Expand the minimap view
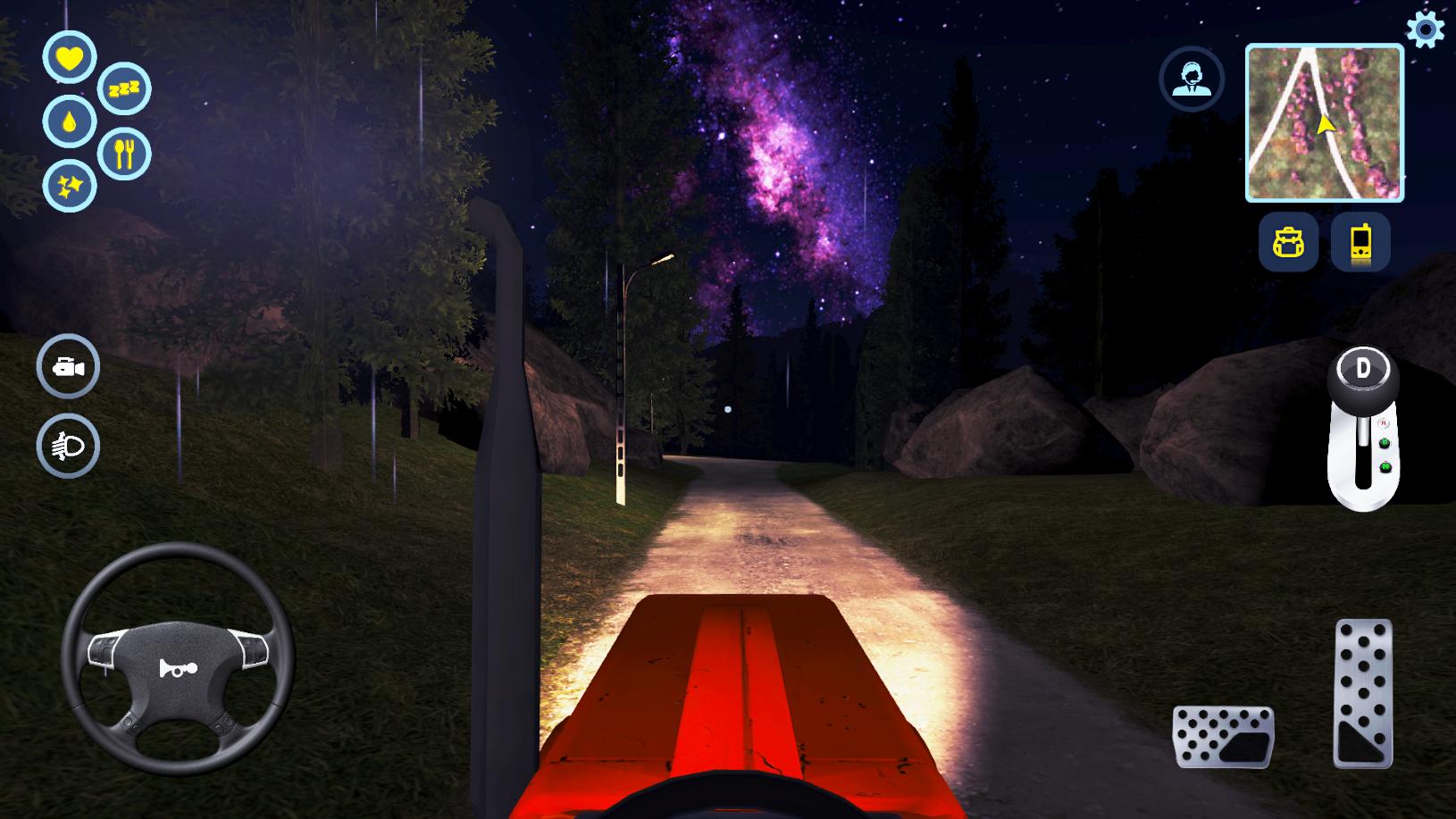The width and height of the screenshot is (1456, 819). [1326, 123]
